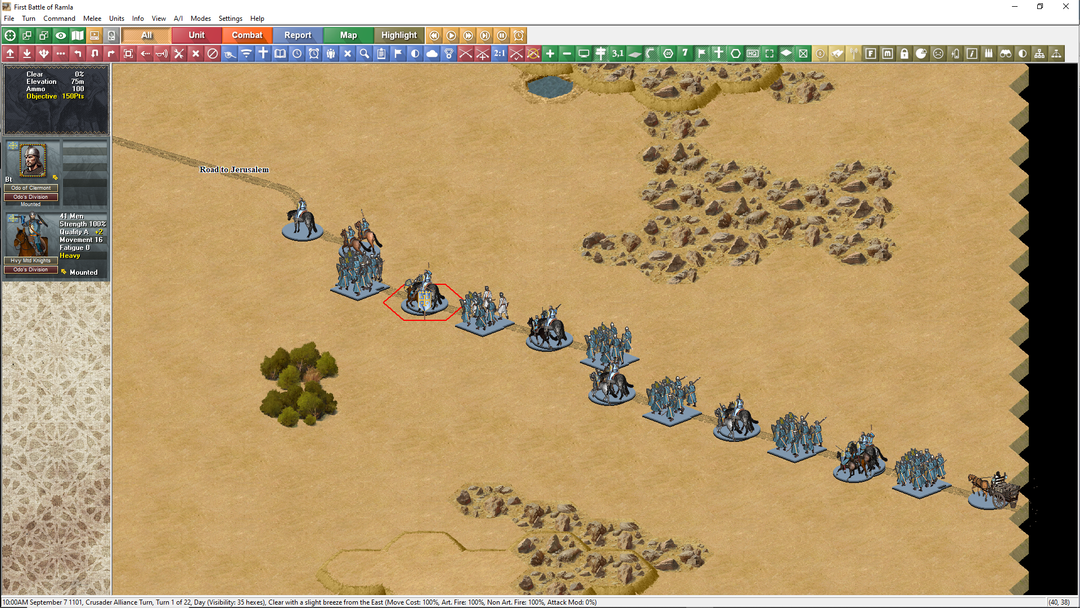Select the Unit toolbar tab
This screenshot has width=1080, height=608.
[197, 36]
